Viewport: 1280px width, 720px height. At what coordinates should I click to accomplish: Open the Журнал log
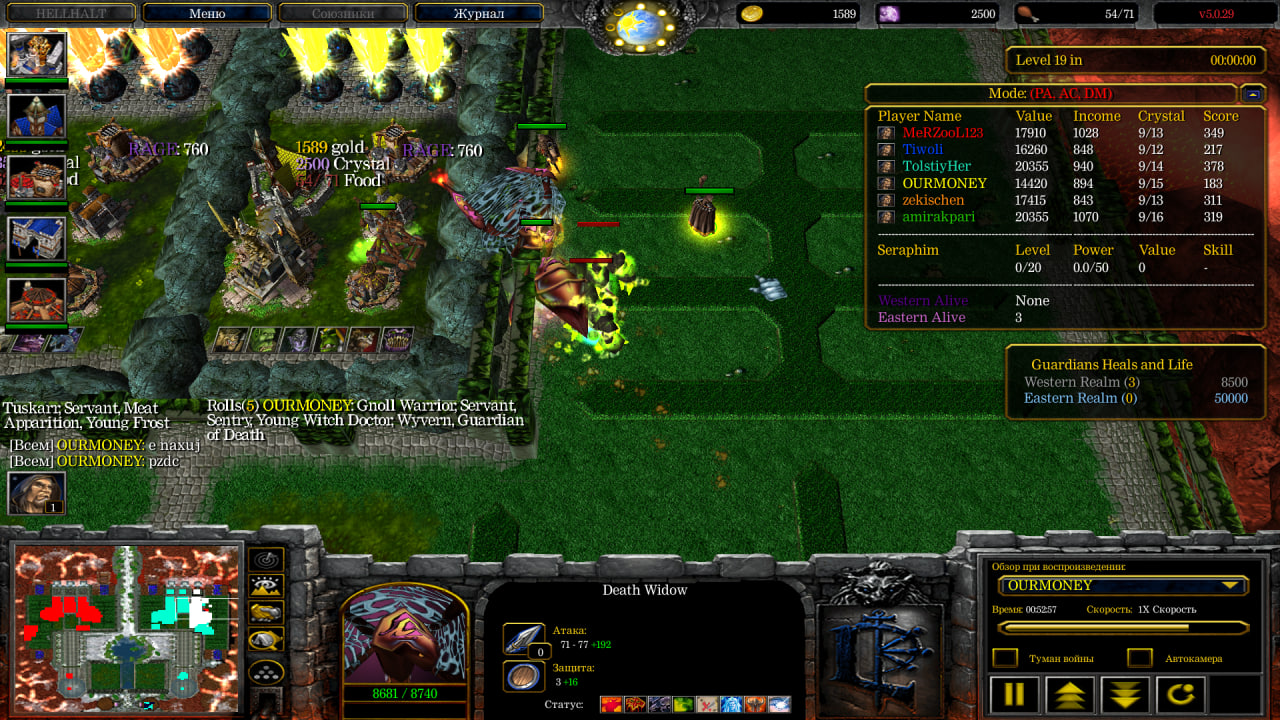pyautogui.click(x=478, y=14)
